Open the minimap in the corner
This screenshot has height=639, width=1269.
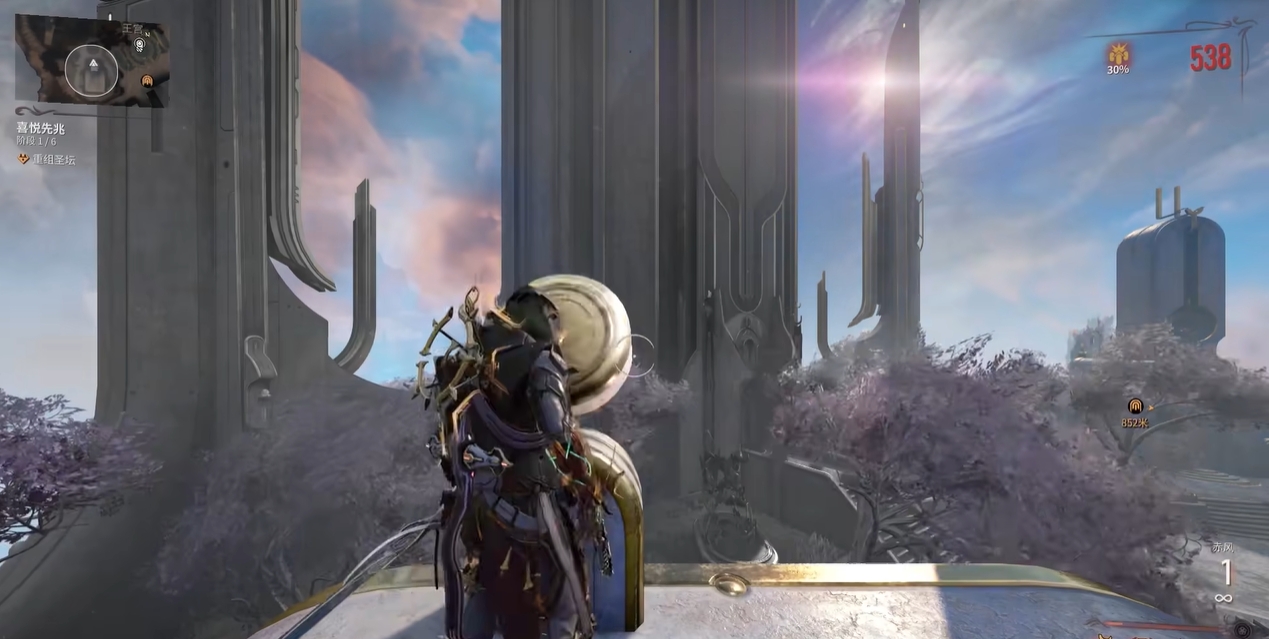91,62
